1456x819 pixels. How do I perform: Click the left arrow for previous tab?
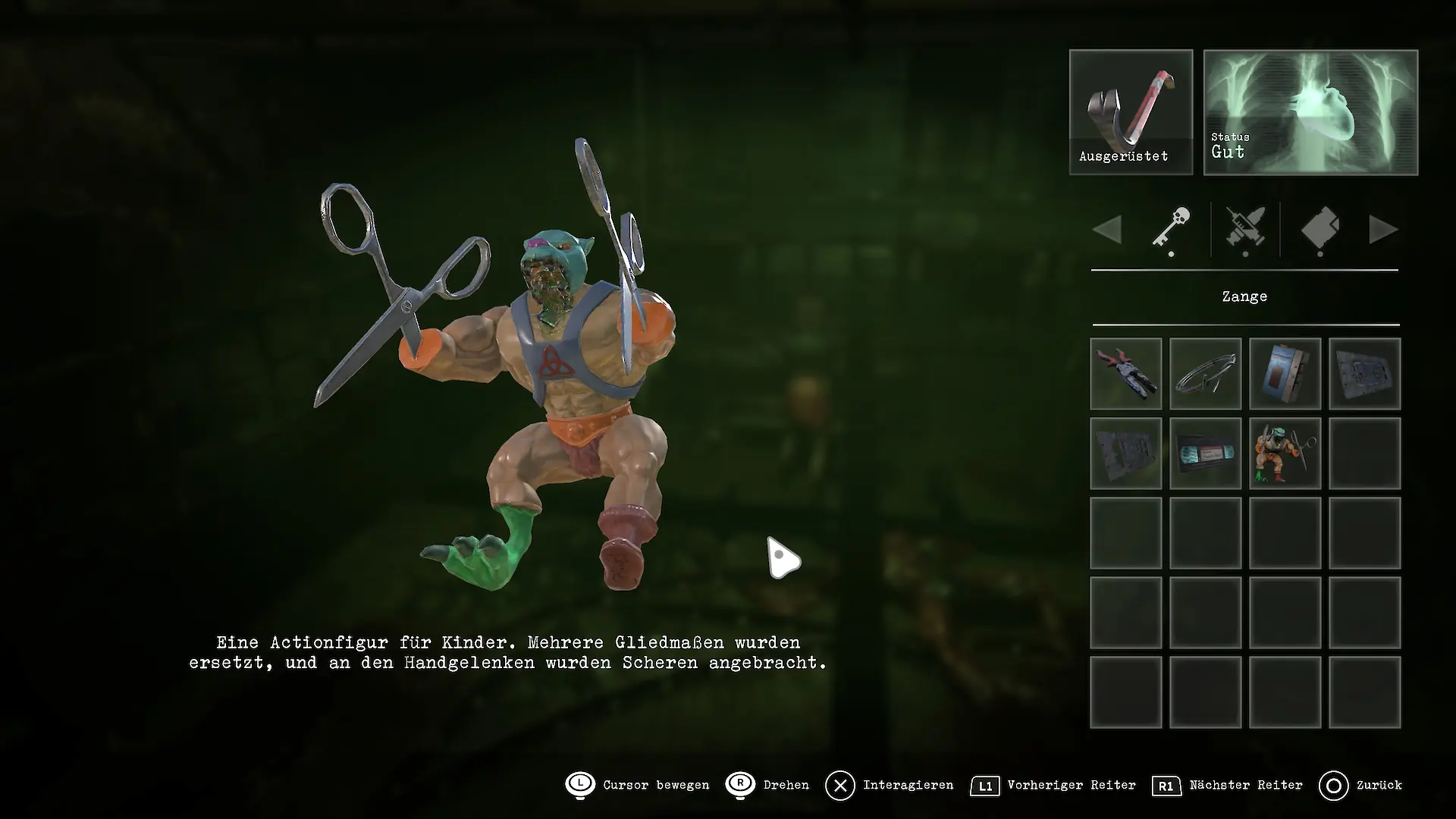1107,229
